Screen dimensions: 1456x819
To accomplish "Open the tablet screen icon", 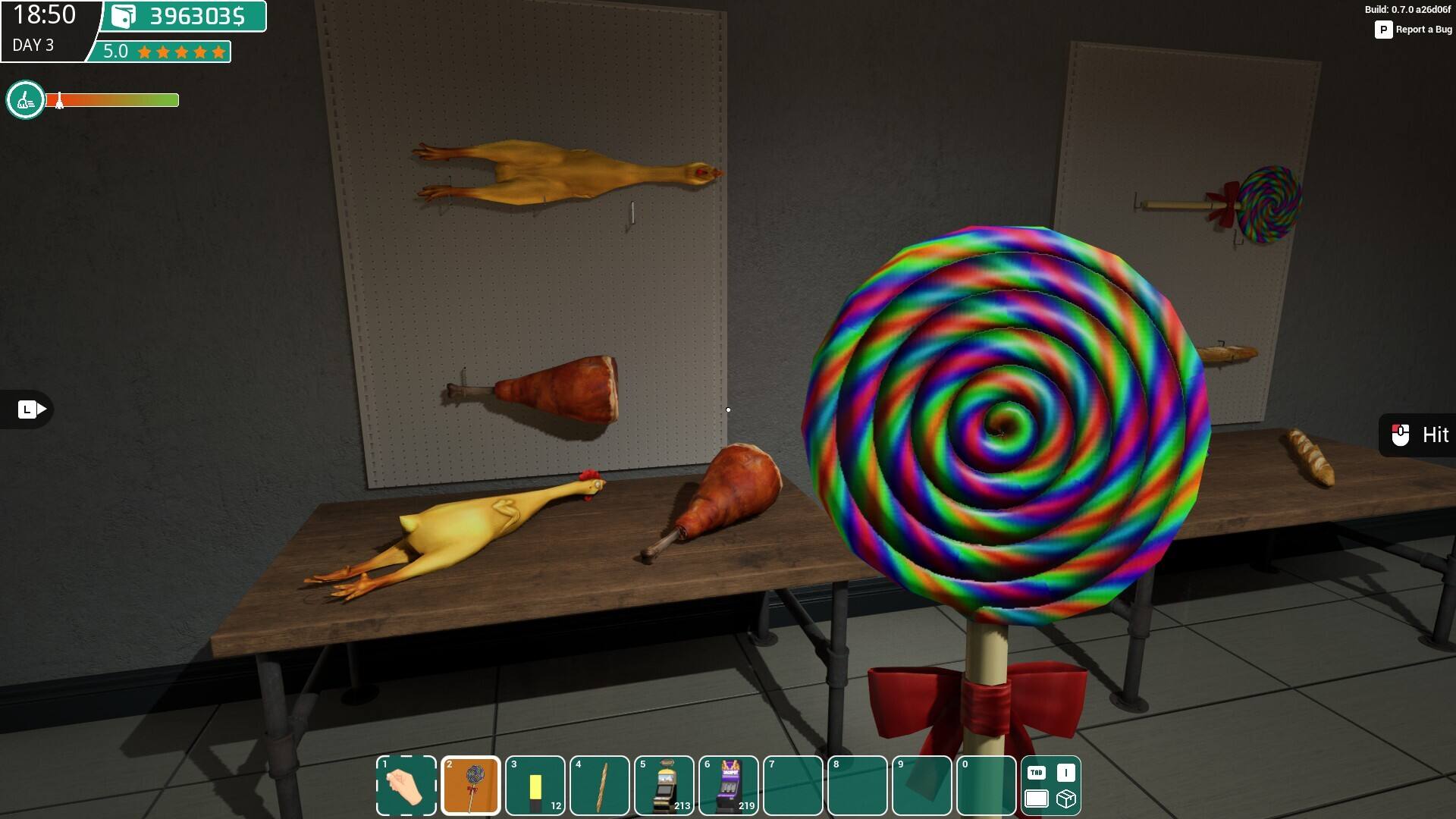I will pos(1036,799).
